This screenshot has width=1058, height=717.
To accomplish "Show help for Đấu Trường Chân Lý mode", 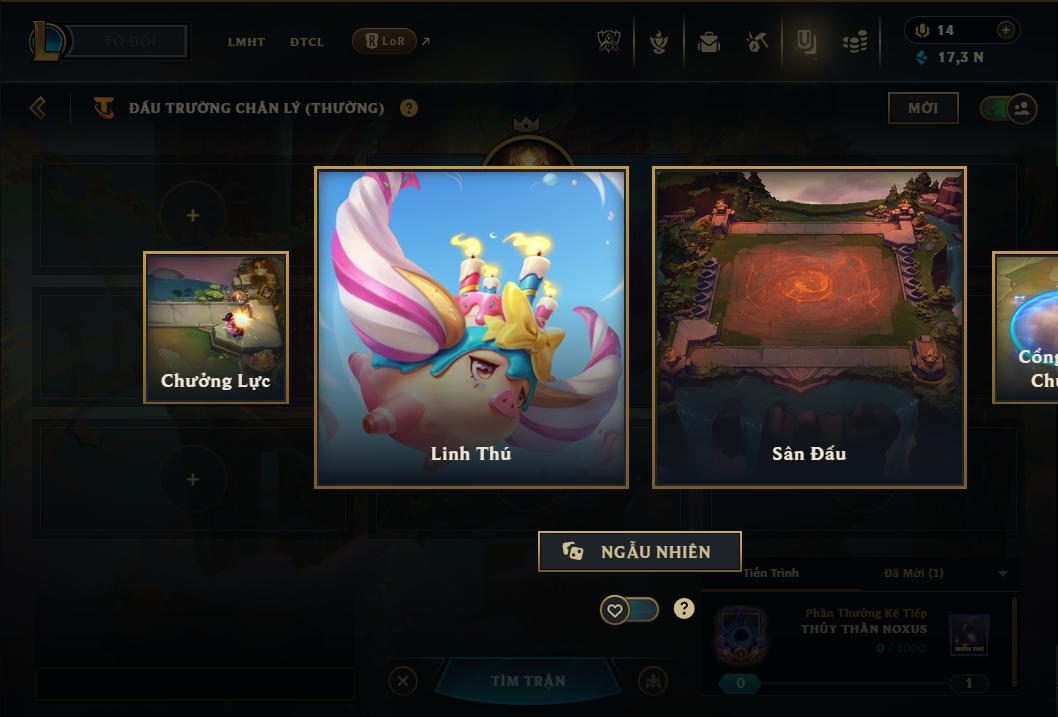I will click(x=409, y=108).
